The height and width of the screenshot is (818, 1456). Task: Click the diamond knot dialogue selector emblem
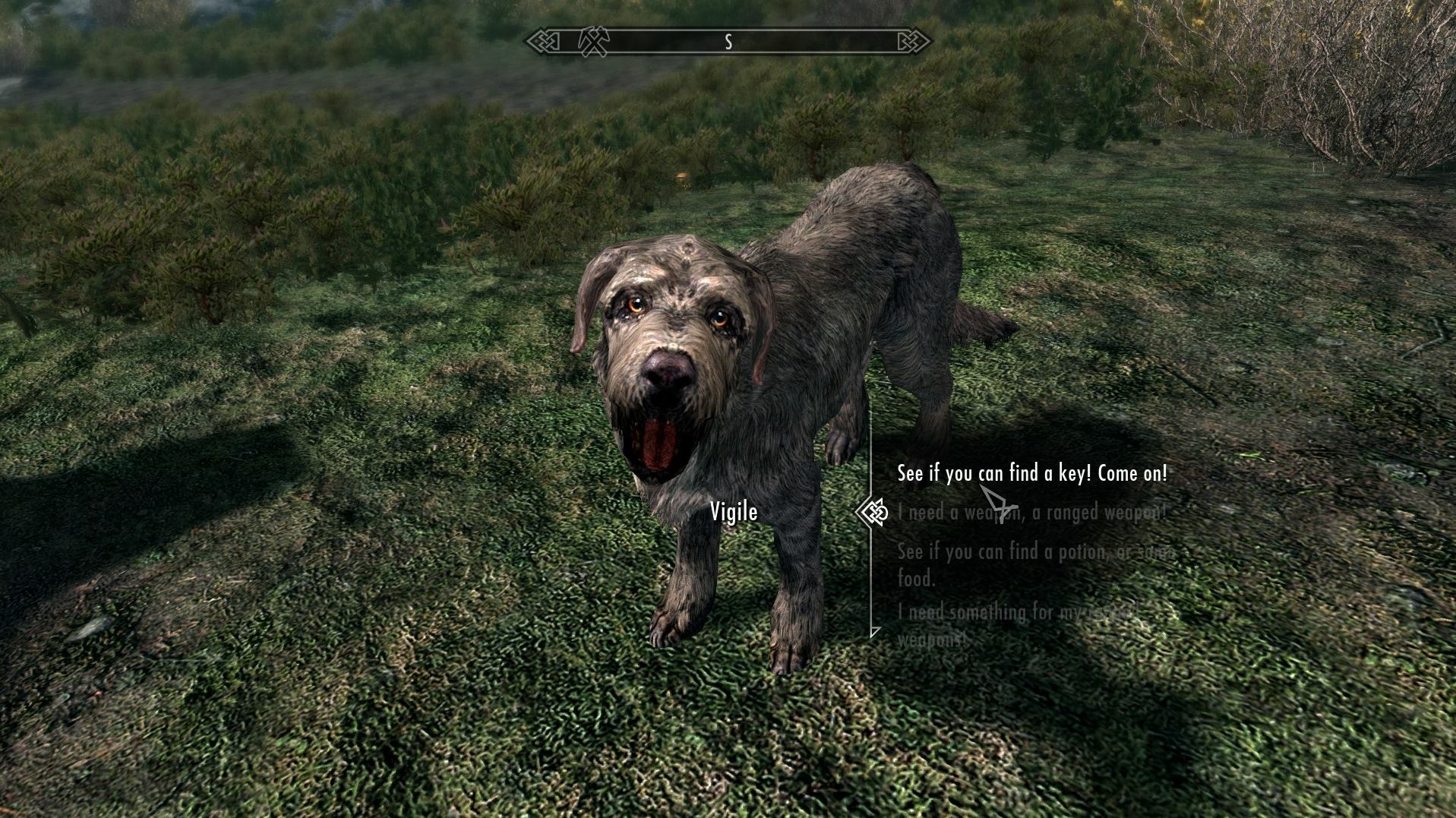[873, 513]
